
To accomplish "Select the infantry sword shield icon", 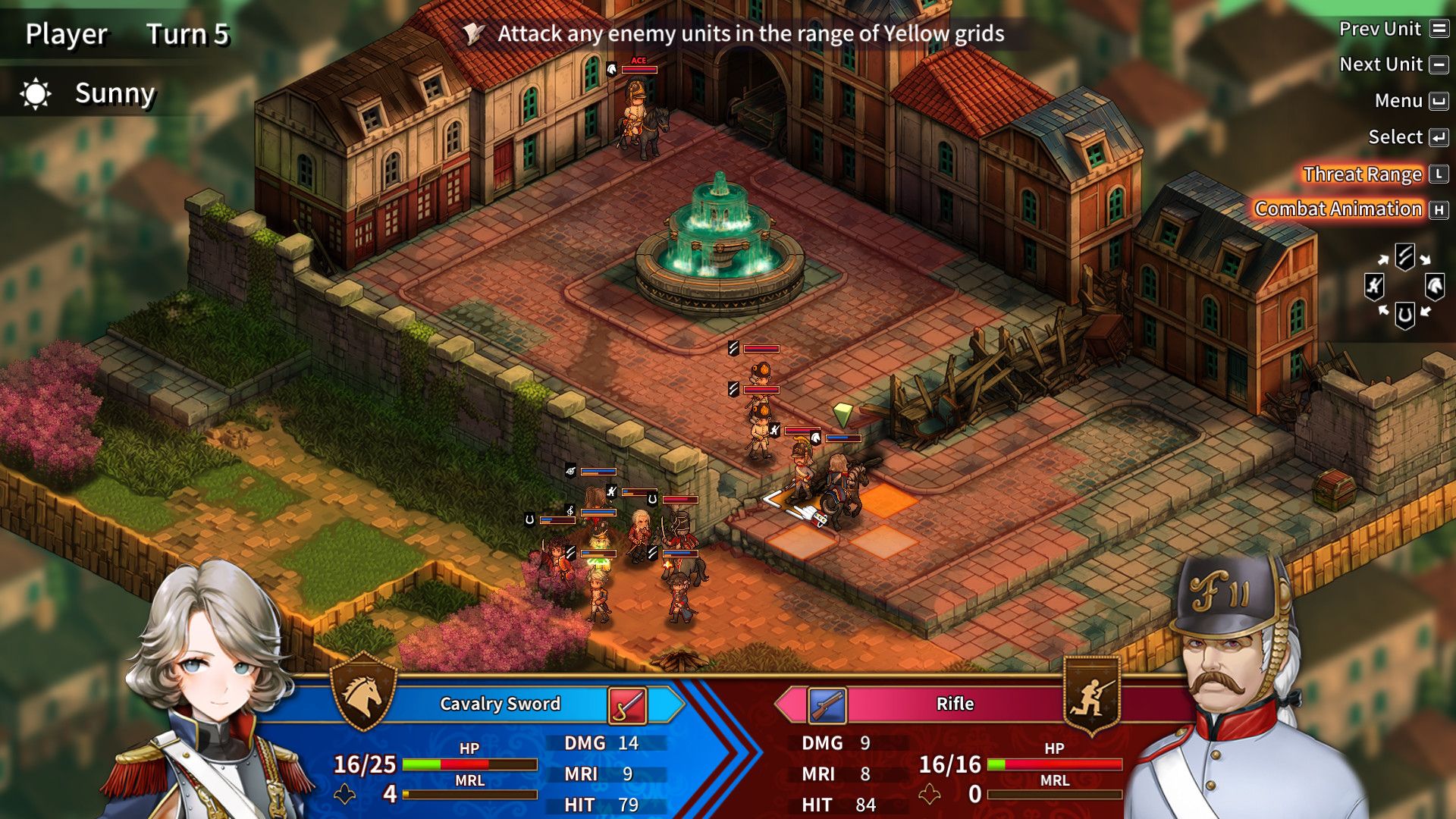I will click(x=1375, y=286).
